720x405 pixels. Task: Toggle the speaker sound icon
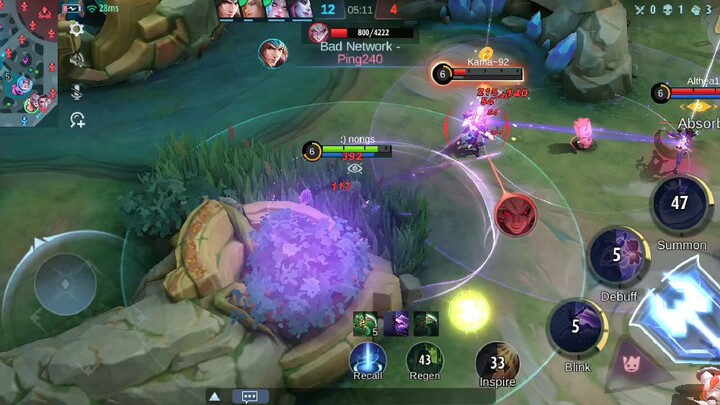pyautogui.click(x=77, y=60)
